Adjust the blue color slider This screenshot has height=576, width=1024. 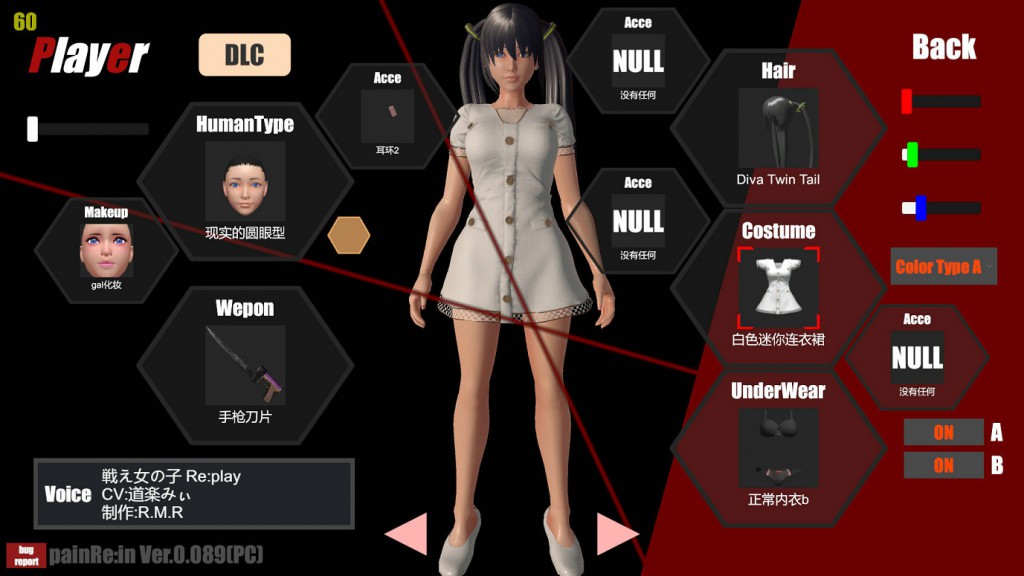point(920,208)
